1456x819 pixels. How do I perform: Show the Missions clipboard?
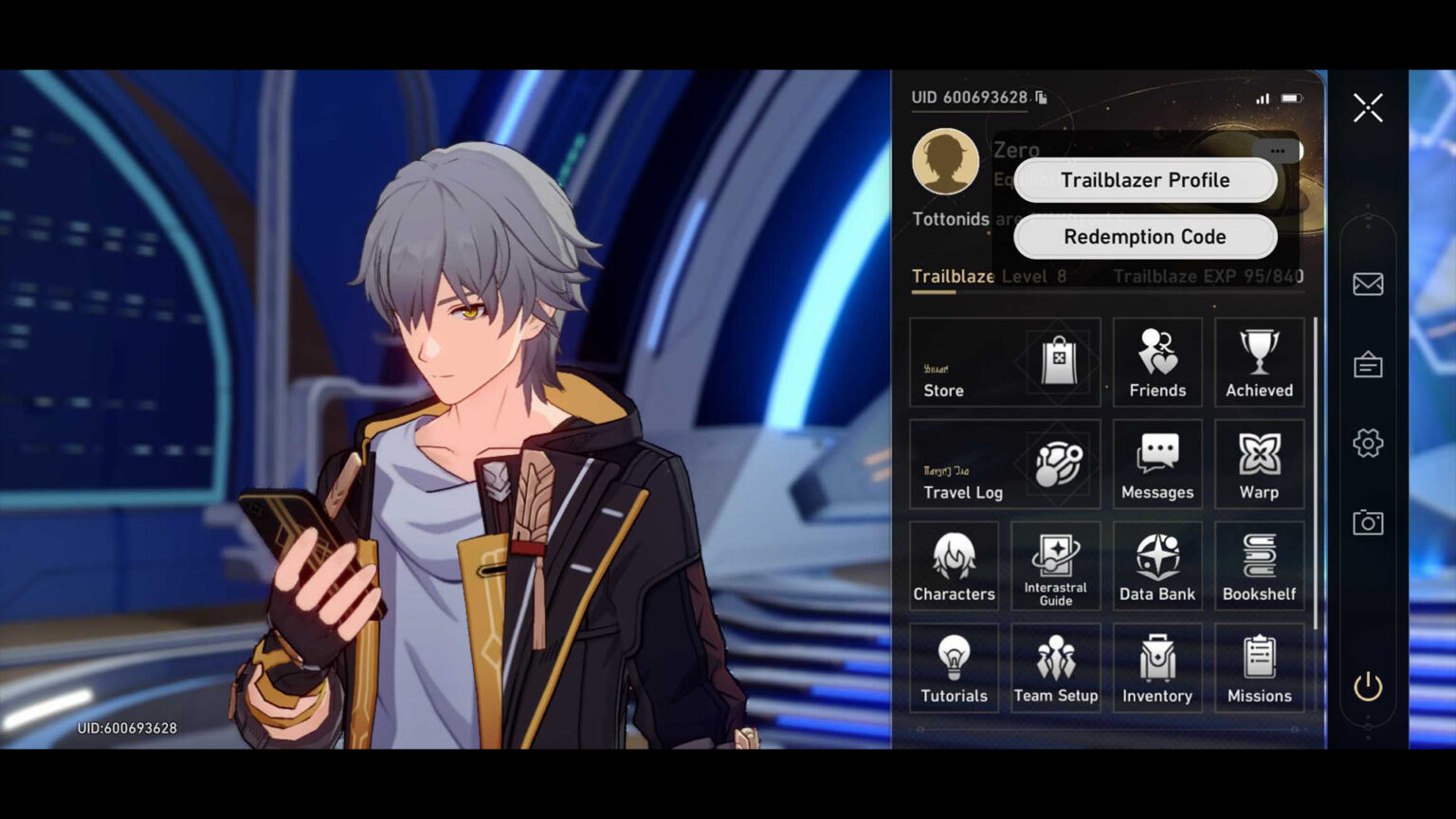1259,668
